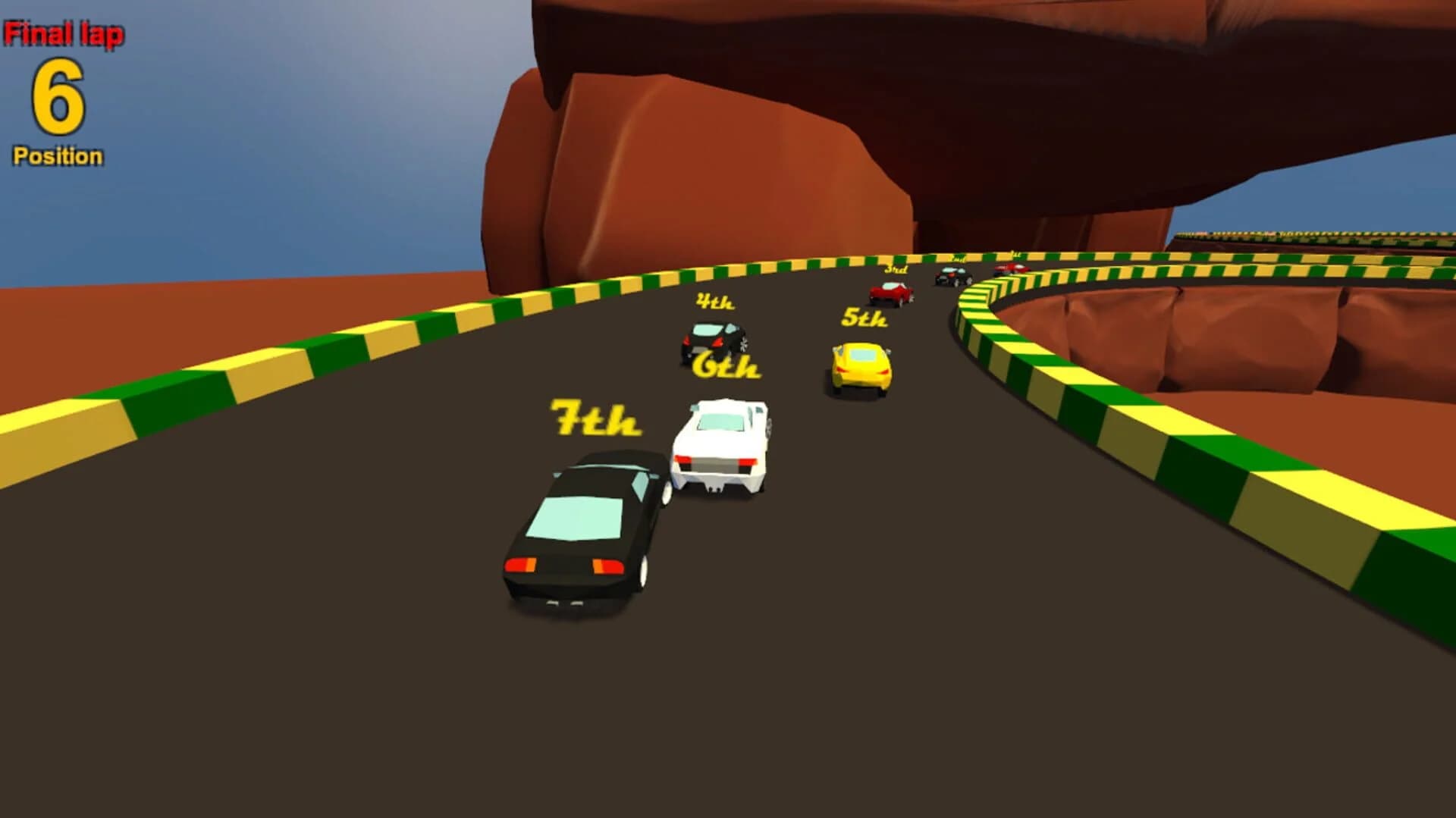The image size is (1456, 818).
Task: Click the Position menu text
Action: point(57,155)
